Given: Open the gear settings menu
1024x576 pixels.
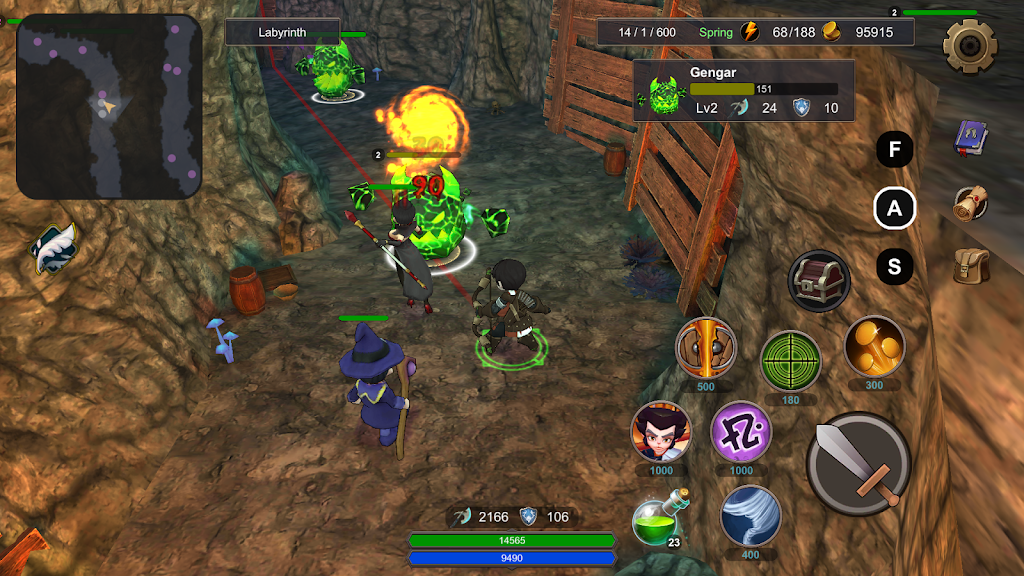Looking at the screenshot, I should pos(969,43).
